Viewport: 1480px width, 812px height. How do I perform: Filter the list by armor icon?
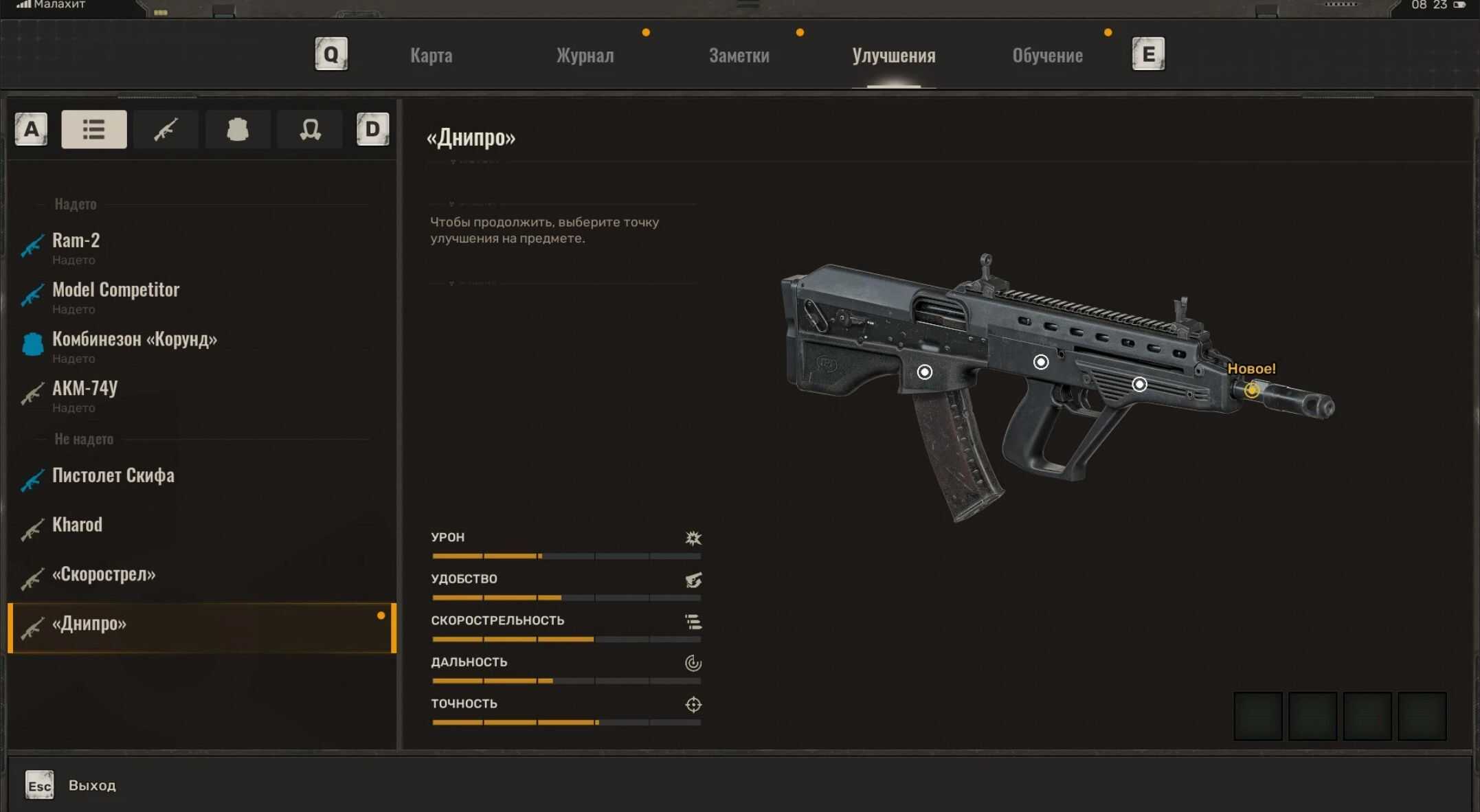tap(238, 129)
